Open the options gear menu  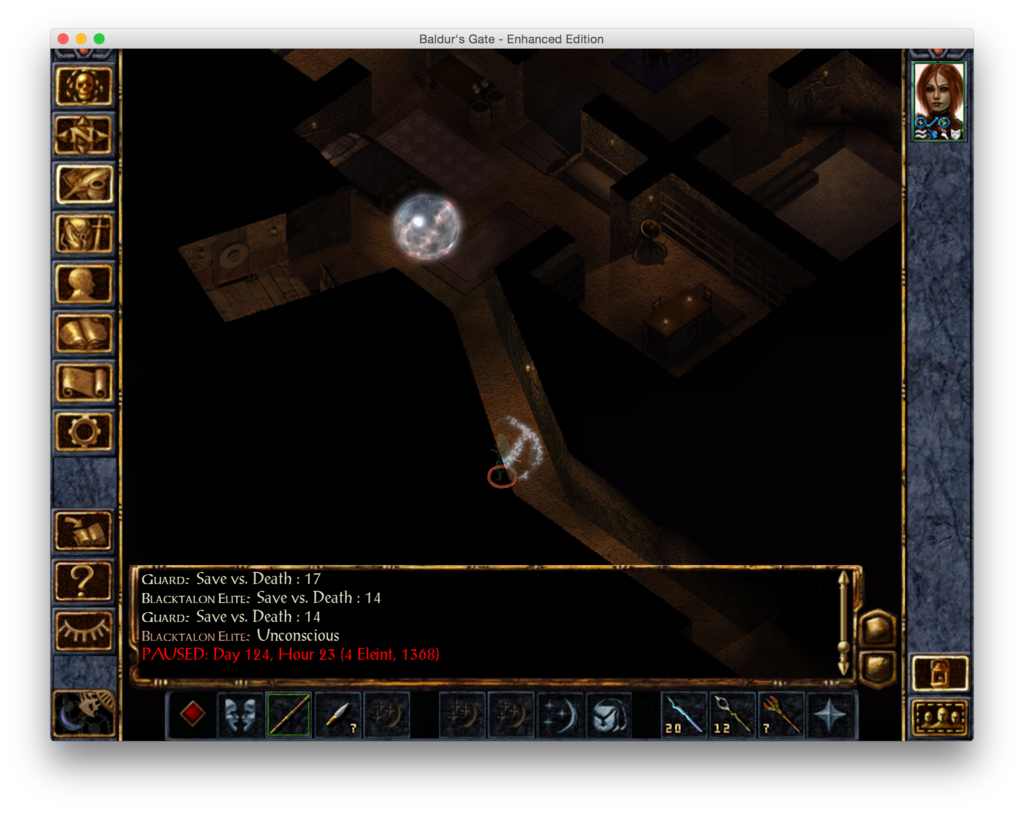(84, 431)
